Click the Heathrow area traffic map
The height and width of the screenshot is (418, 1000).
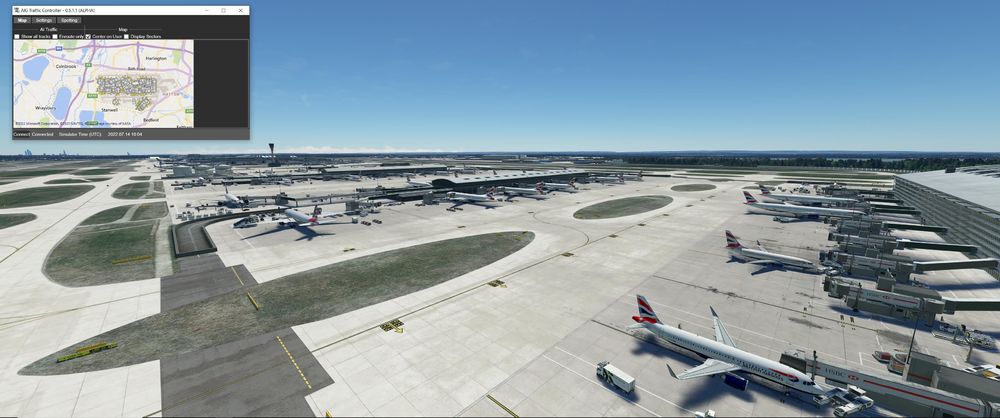coord(103,83)
